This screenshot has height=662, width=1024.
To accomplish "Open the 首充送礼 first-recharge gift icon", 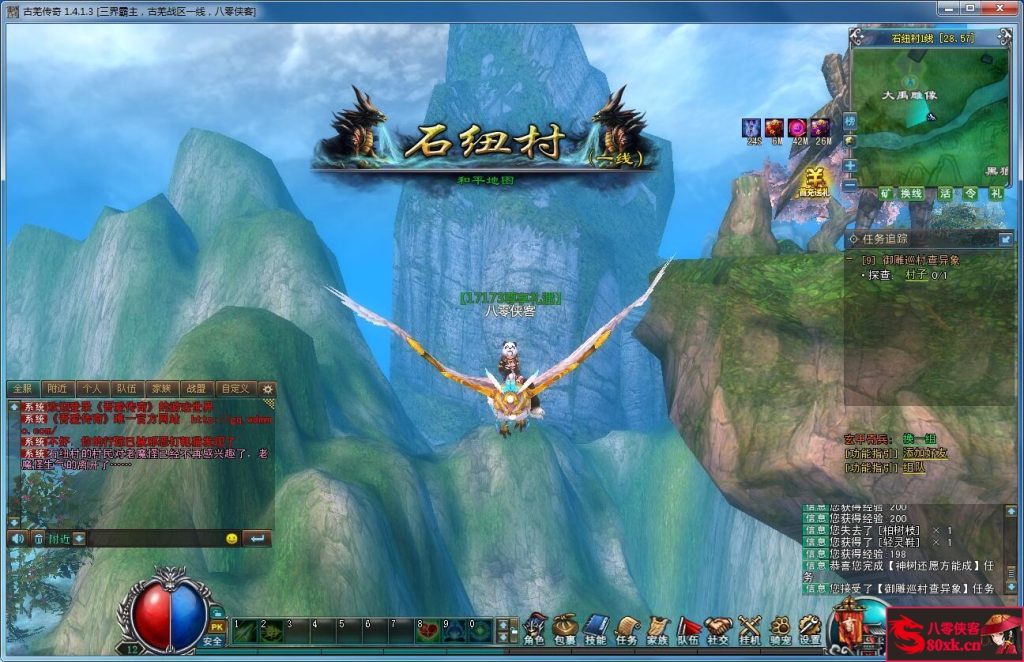I will 814,182.
